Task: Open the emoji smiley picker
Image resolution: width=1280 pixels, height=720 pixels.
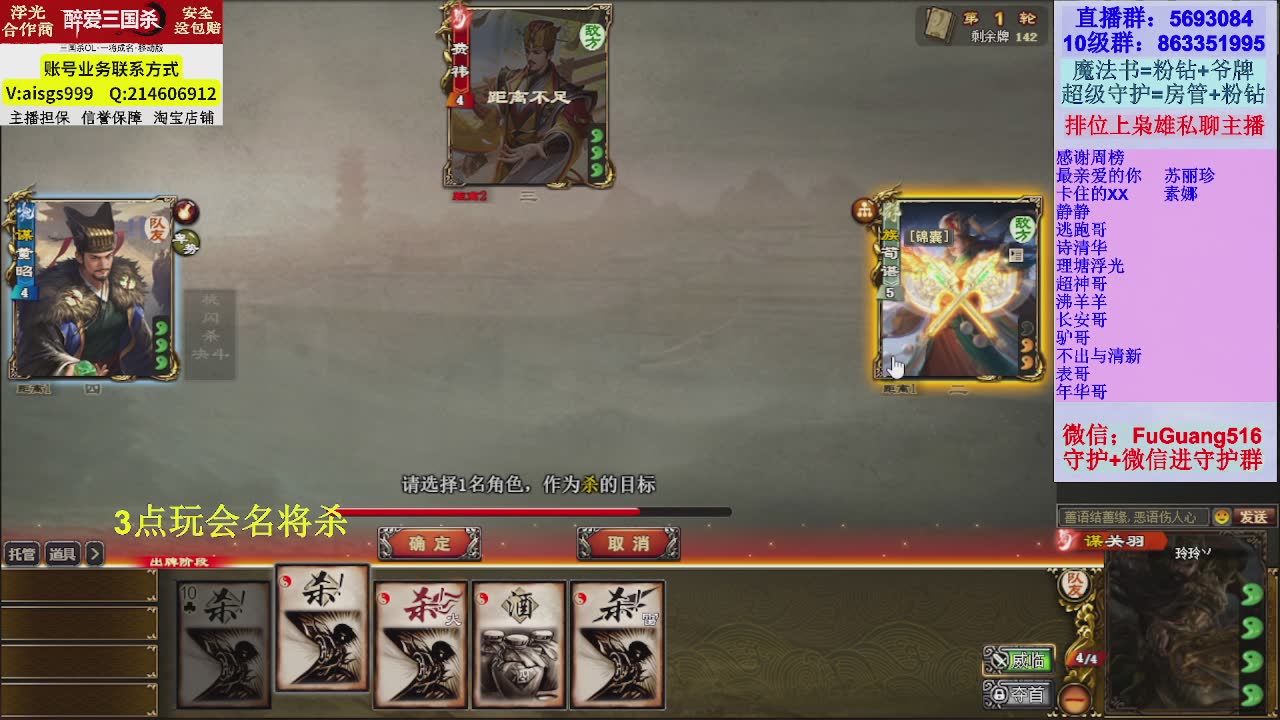Action: click(1221, 517)
